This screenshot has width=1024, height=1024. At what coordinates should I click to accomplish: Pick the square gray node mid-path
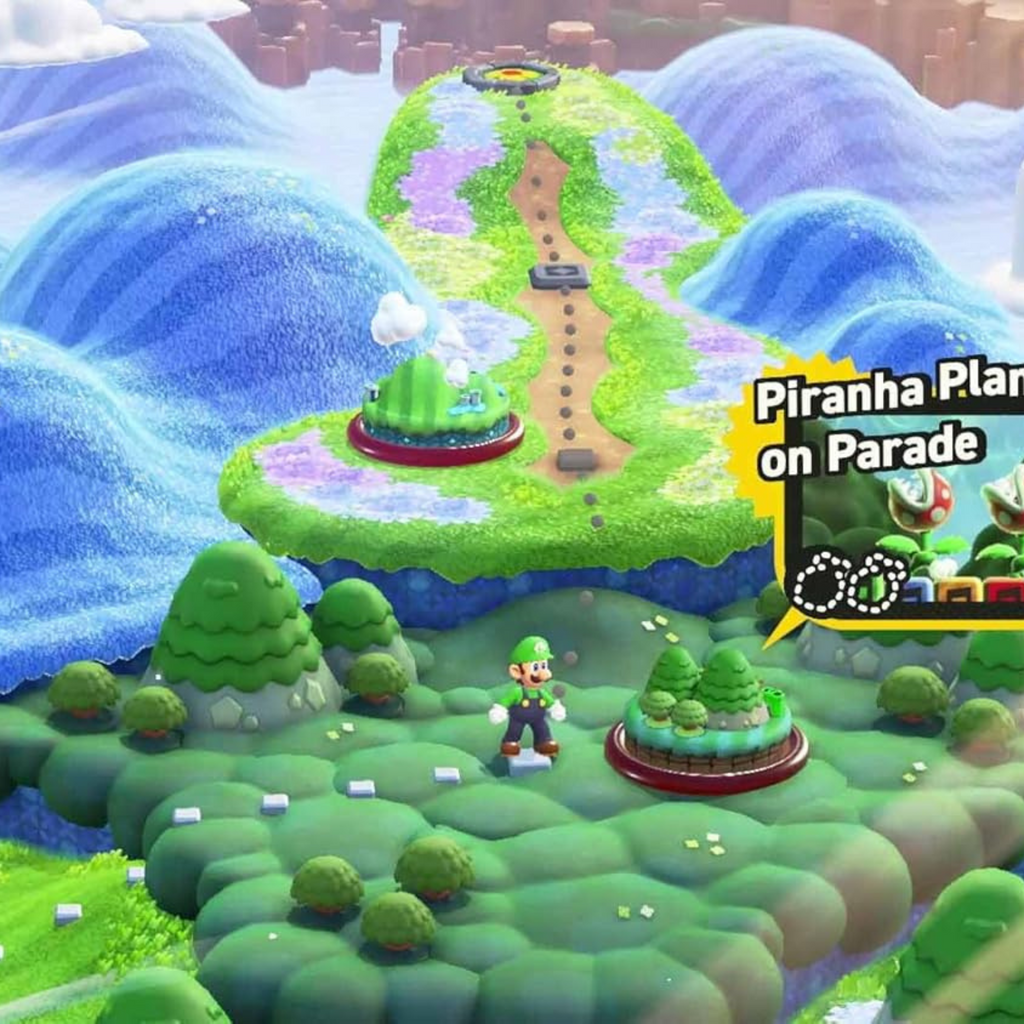coord(559,275)
